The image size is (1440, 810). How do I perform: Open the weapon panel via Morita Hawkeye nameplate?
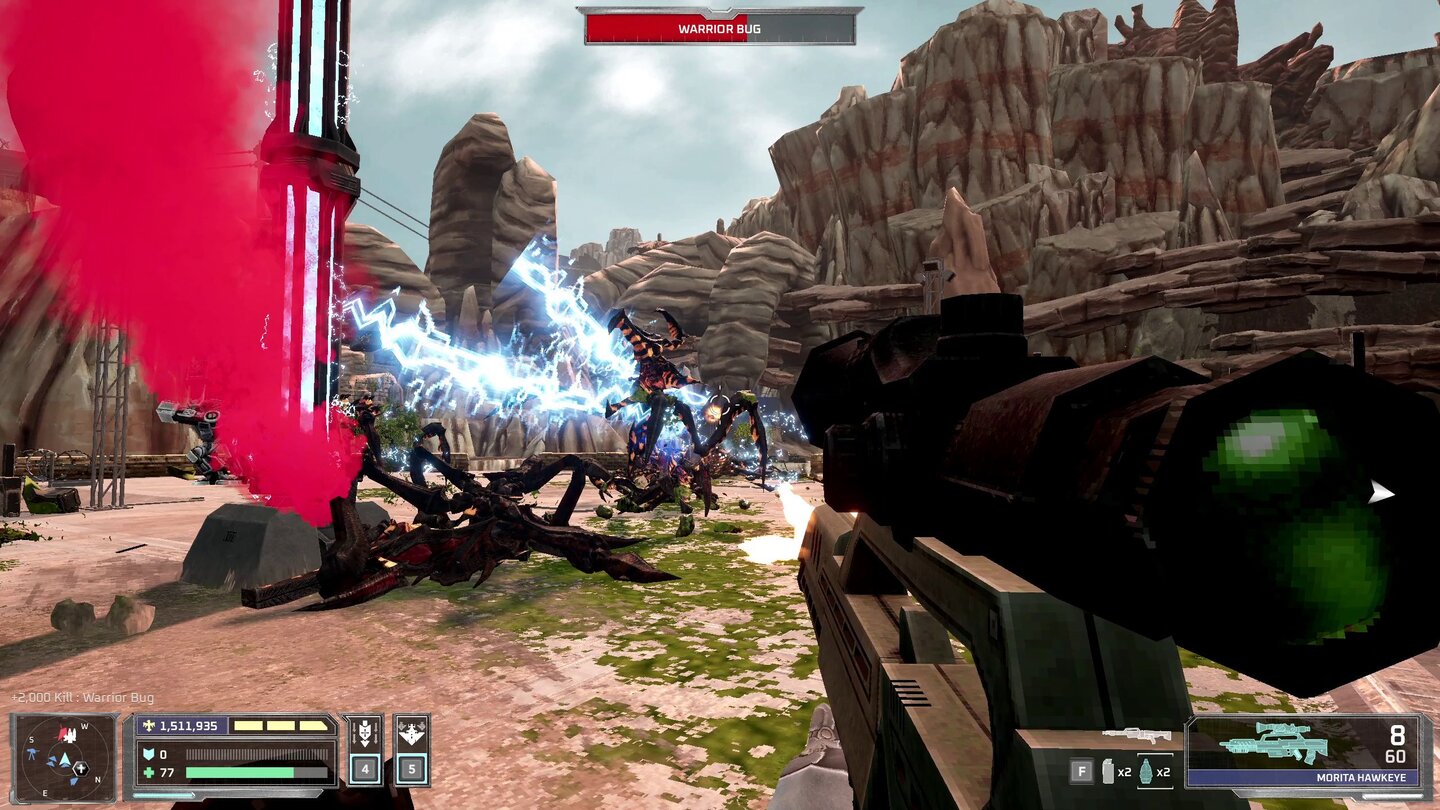click(1360, 777)
